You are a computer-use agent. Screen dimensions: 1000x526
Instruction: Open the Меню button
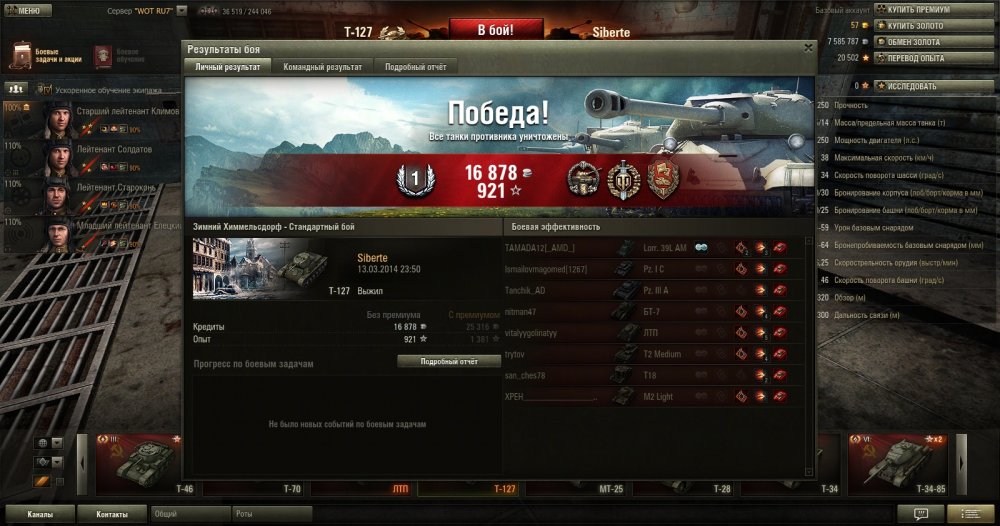[x=27, y=10]
